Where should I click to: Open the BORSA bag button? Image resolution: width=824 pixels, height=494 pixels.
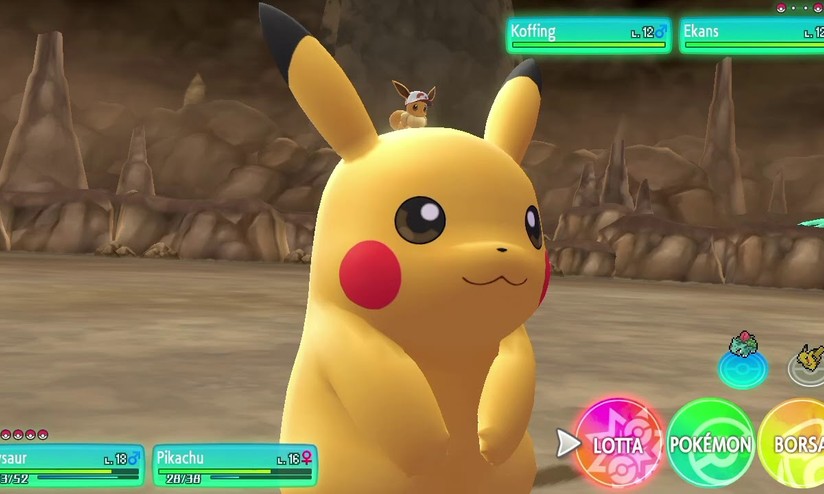pyautogui.click(x=796, y=443)
